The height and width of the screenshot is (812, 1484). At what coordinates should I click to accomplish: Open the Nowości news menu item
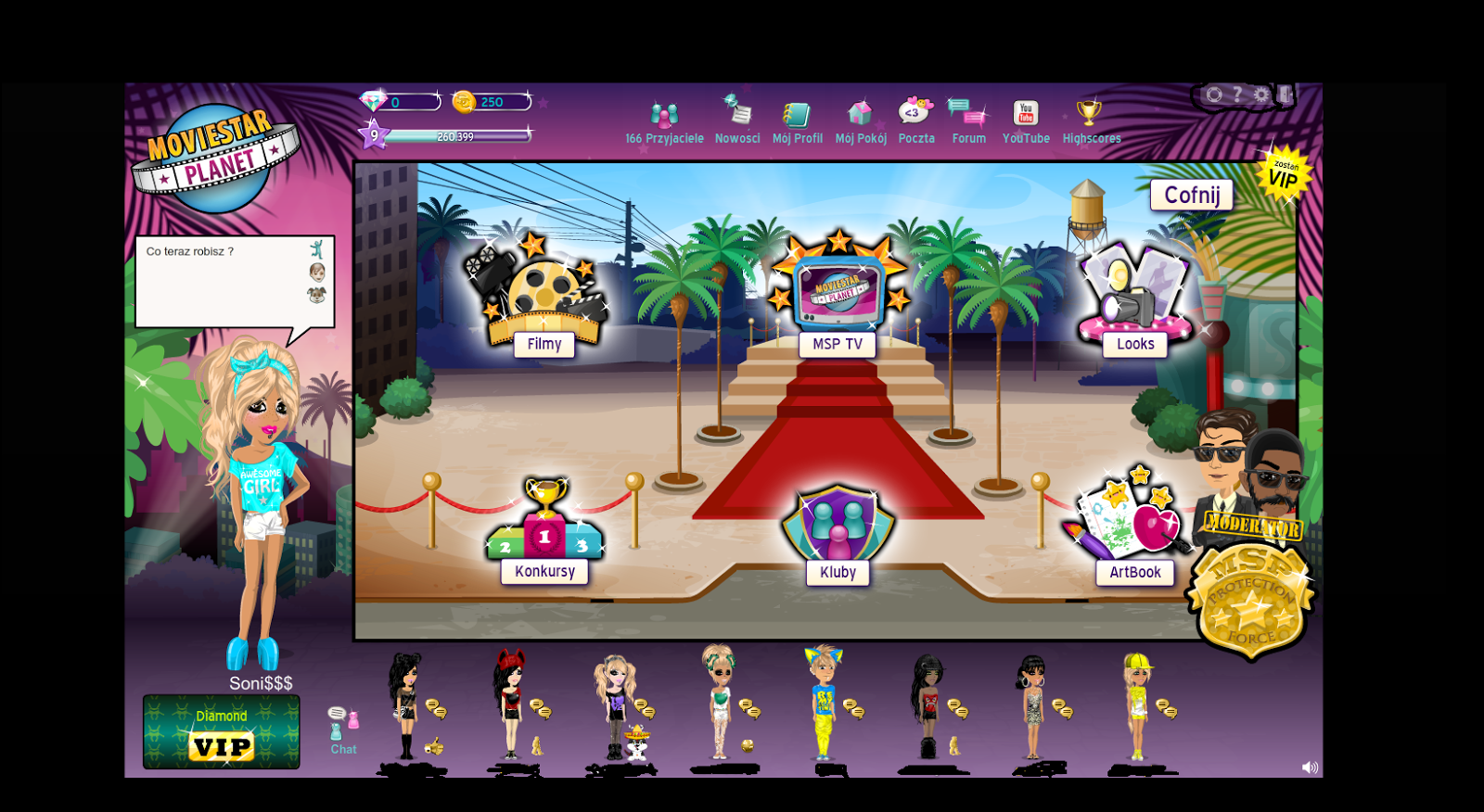736,113
